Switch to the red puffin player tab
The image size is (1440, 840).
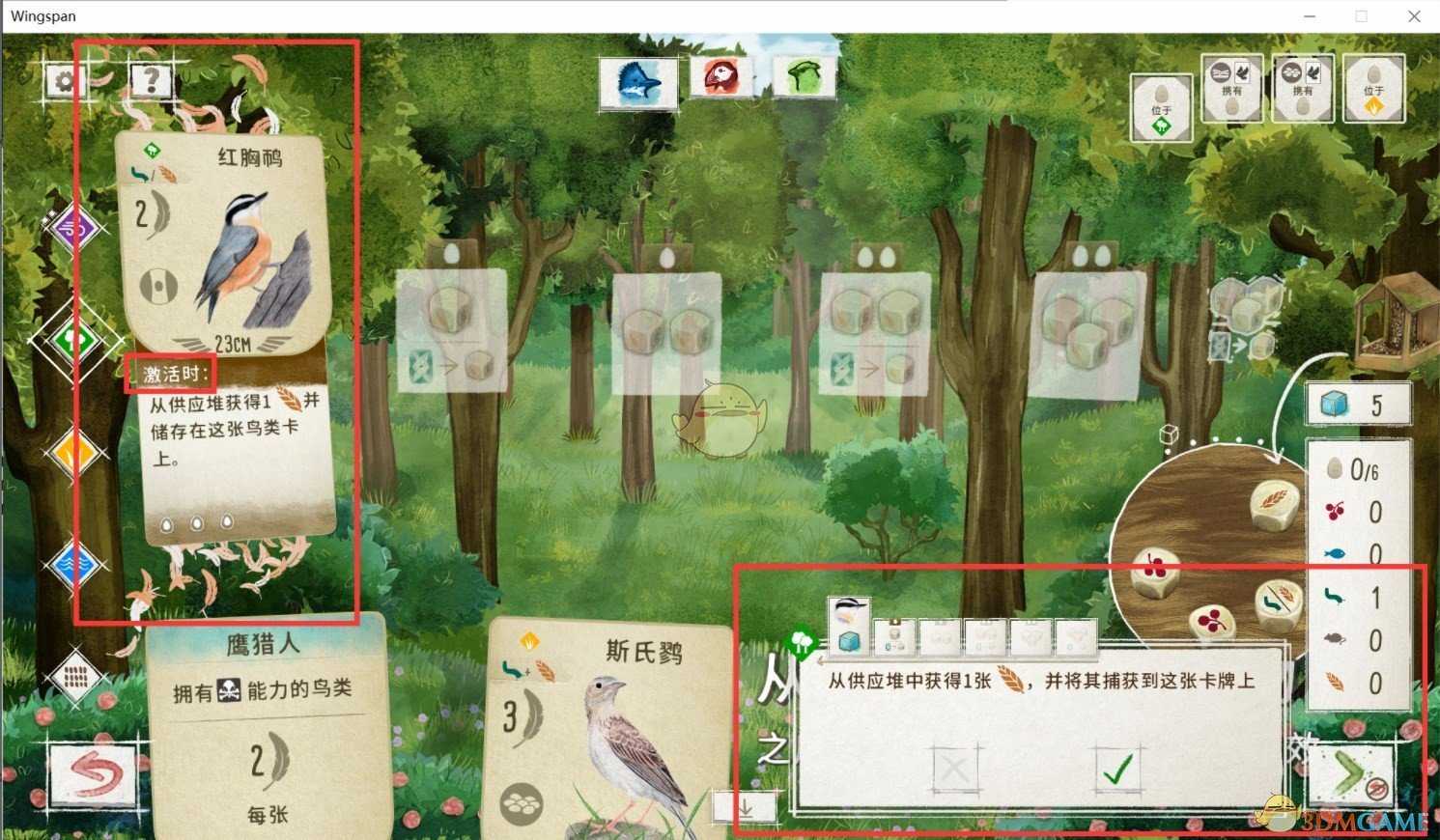coord(720,77)
